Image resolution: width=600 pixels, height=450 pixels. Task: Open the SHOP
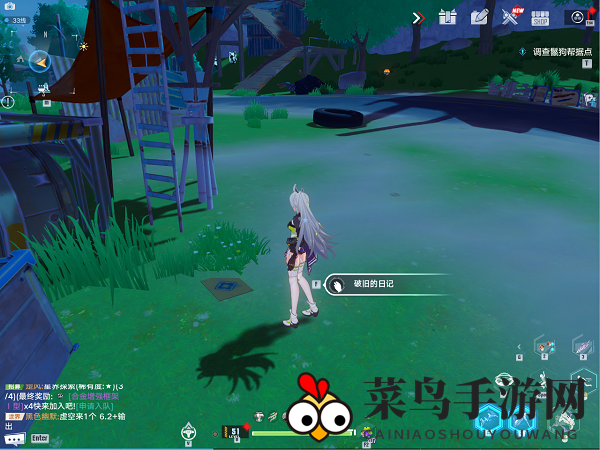[540, 17]
